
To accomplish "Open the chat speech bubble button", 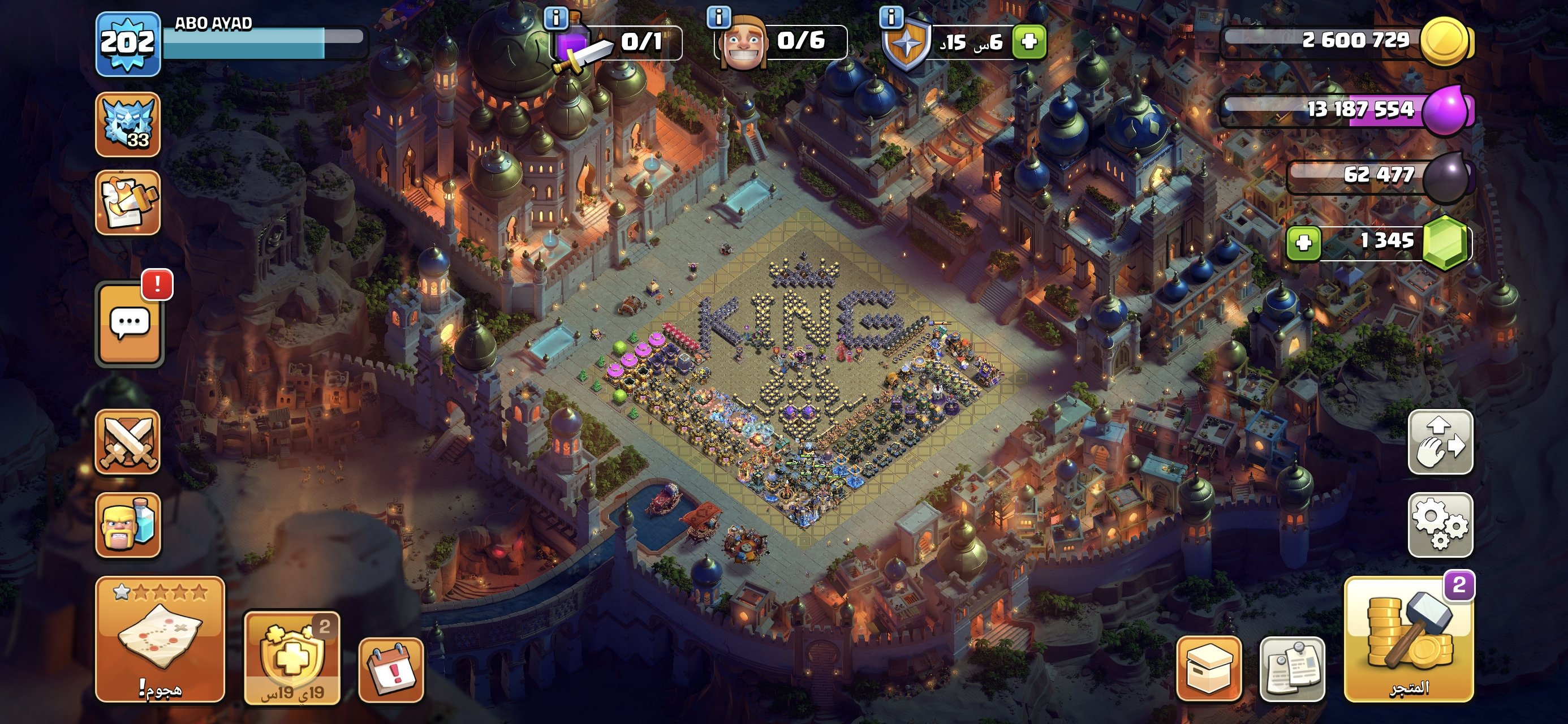I will (130, 324).
